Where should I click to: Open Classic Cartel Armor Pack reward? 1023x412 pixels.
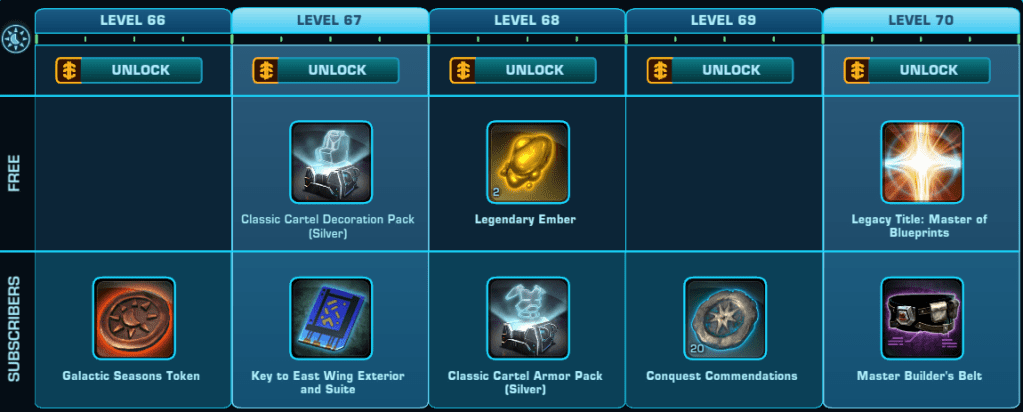click(x=527, y=319)
